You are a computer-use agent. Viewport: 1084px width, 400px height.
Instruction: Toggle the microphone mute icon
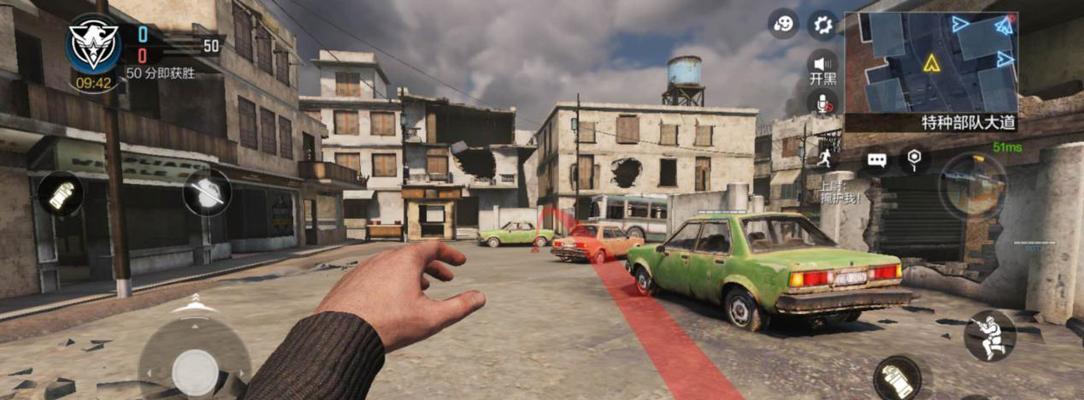tap(822, 102)
